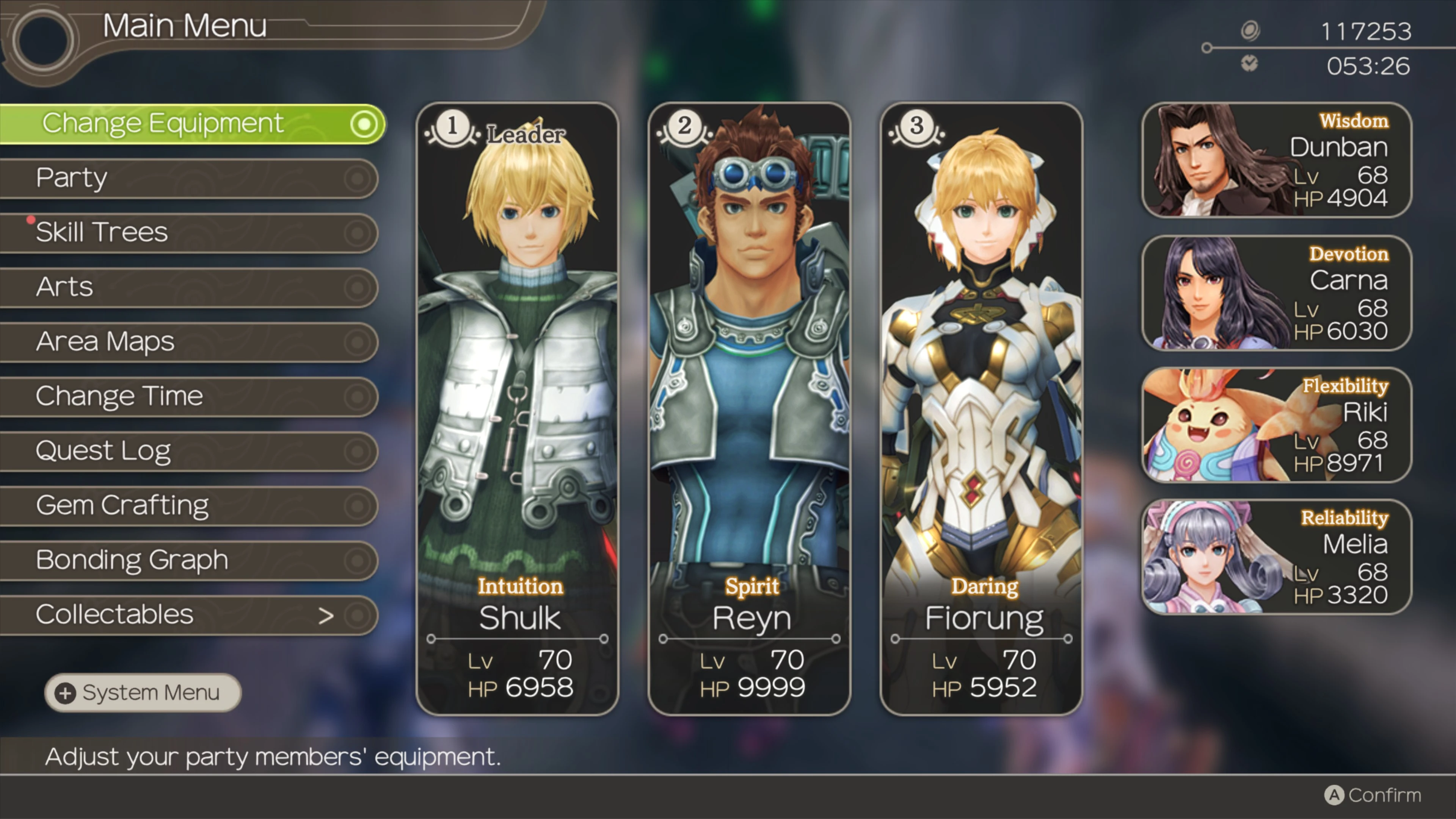This screenshot has width=1456, height=819.
Task: Open the Area Maps entry
Action: tap(105, 341)
